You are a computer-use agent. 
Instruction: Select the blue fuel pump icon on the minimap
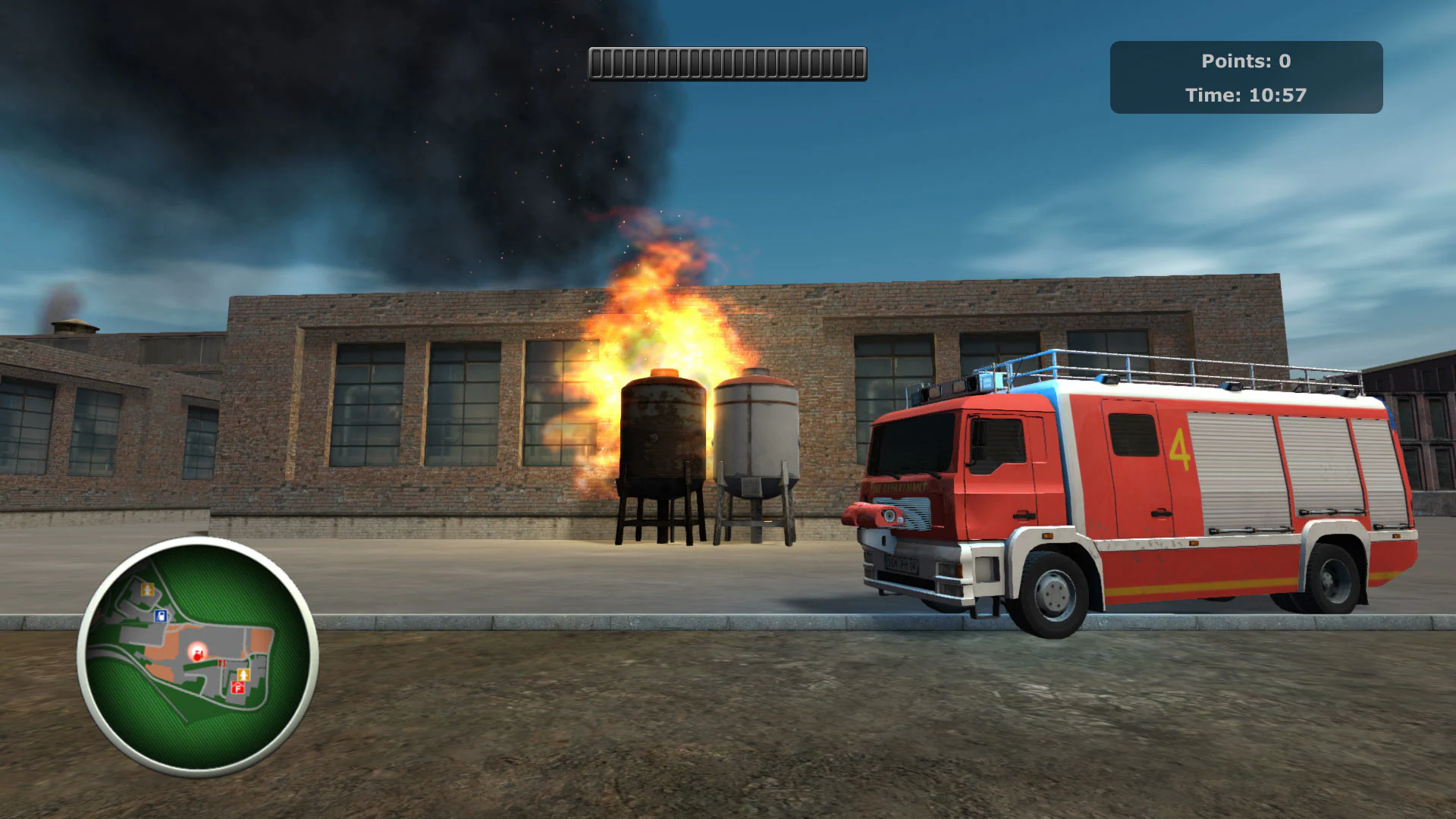pos(160,617)
